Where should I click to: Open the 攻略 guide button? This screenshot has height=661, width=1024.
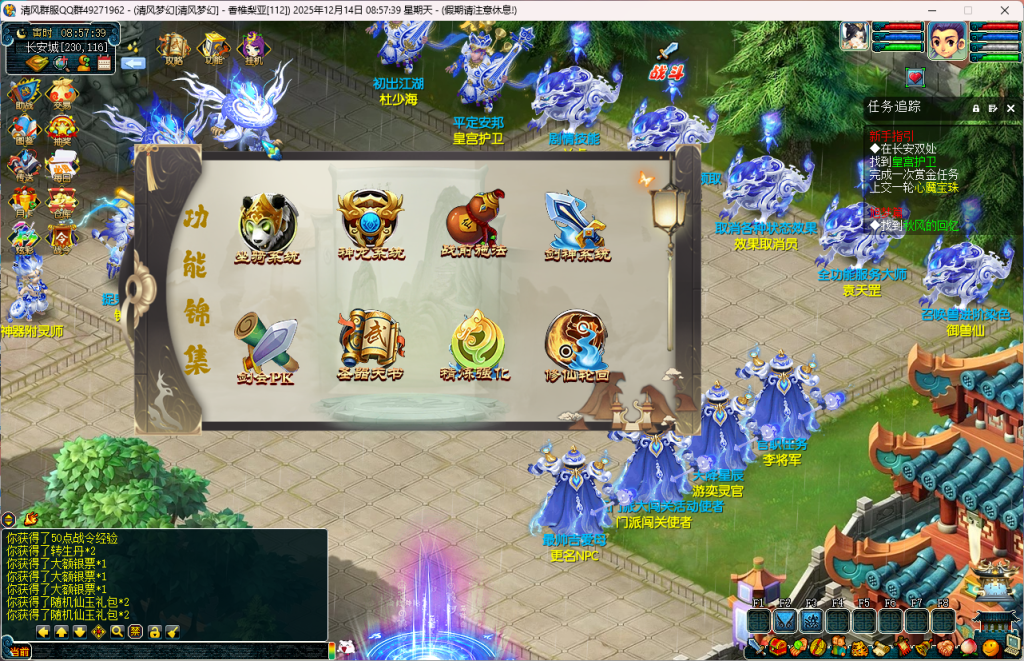174,47
